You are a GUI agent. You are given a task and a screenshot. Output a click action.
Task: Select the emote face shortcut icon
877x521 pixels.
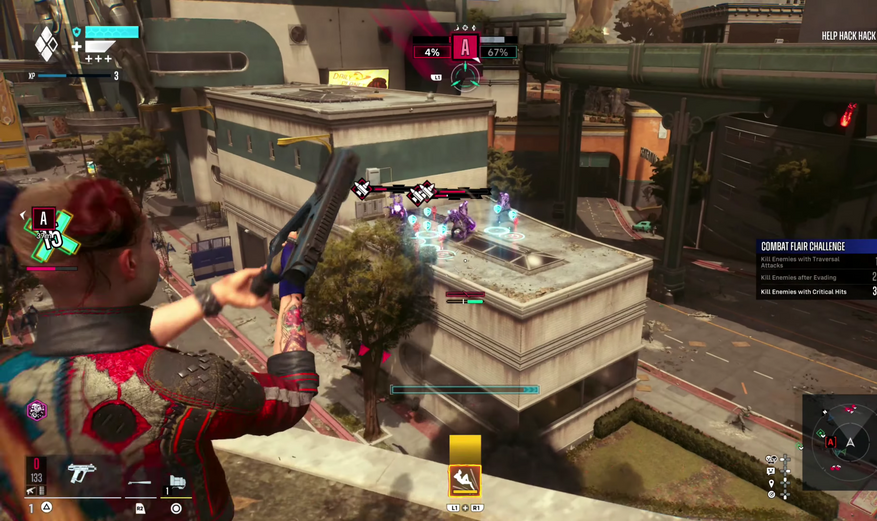click(771, 471)
